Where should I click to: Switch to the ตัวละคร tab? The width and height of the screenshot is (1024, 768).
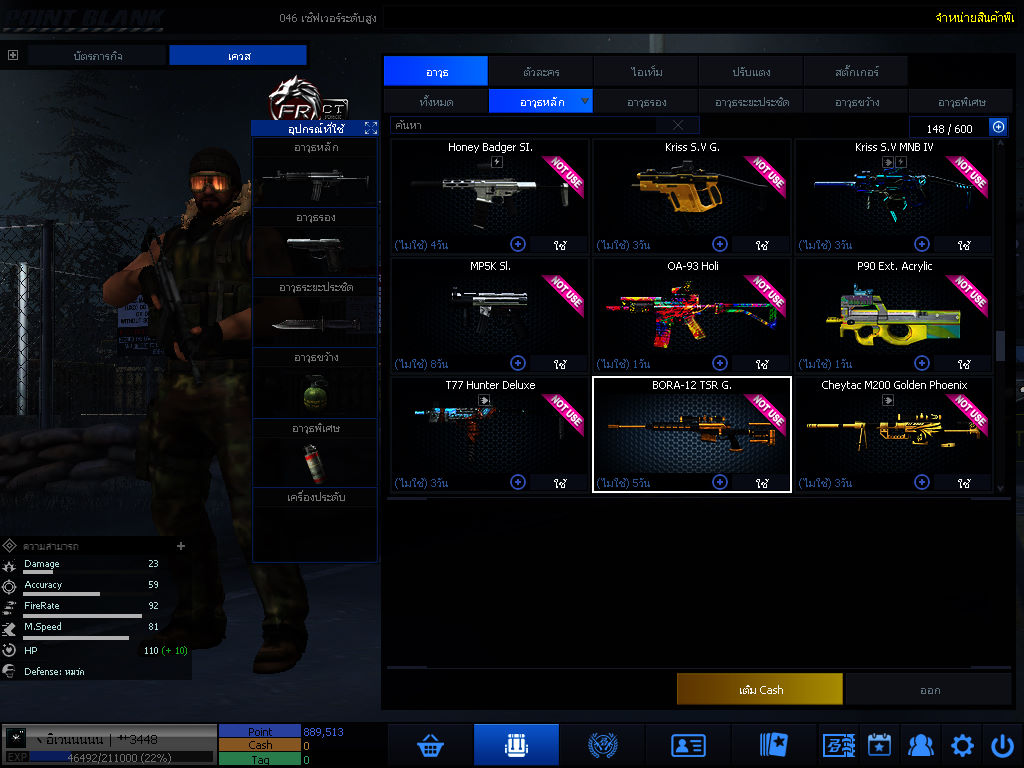(541, 71)
